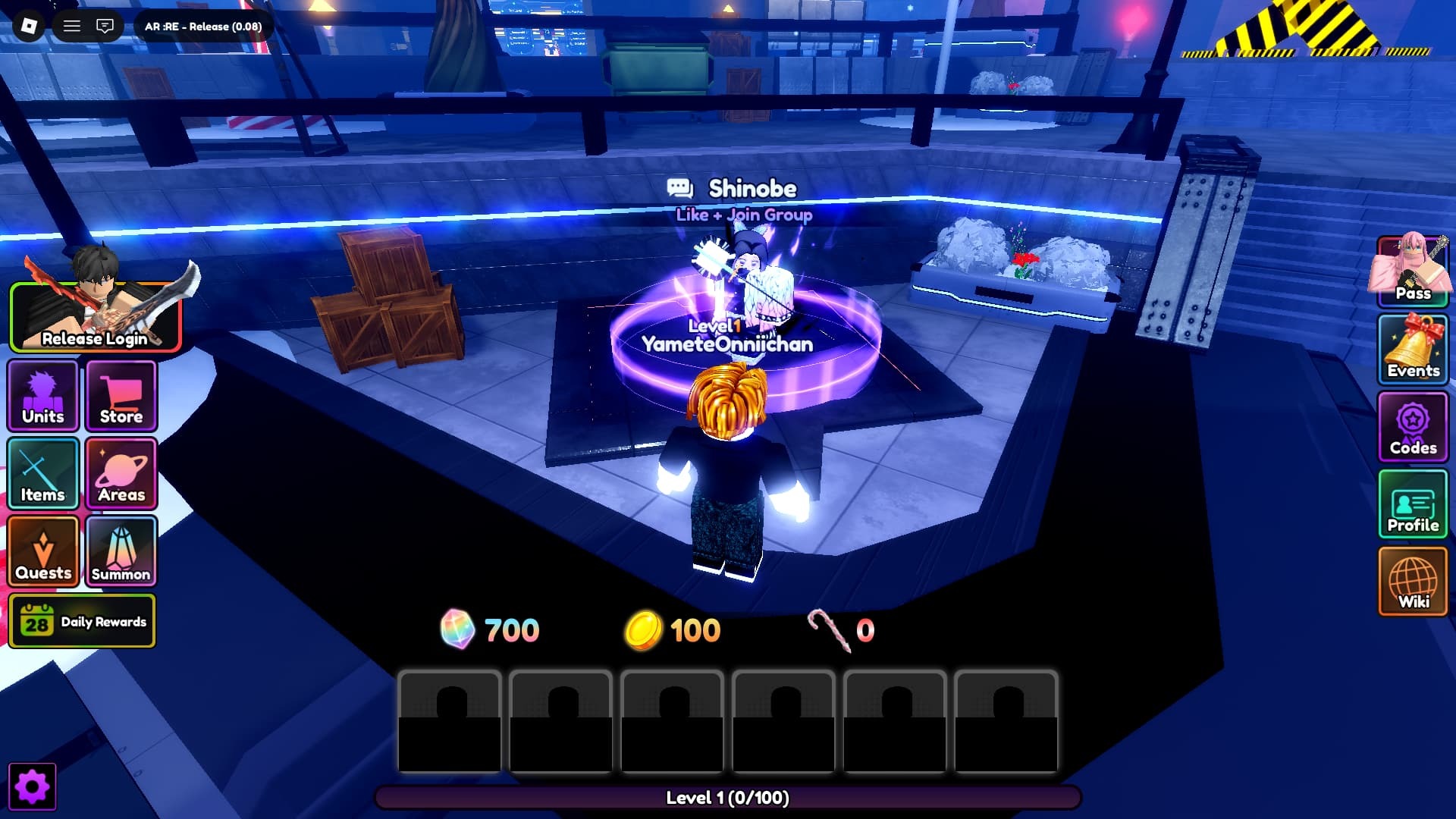Open the Codes menu

tap(1413, 427)
